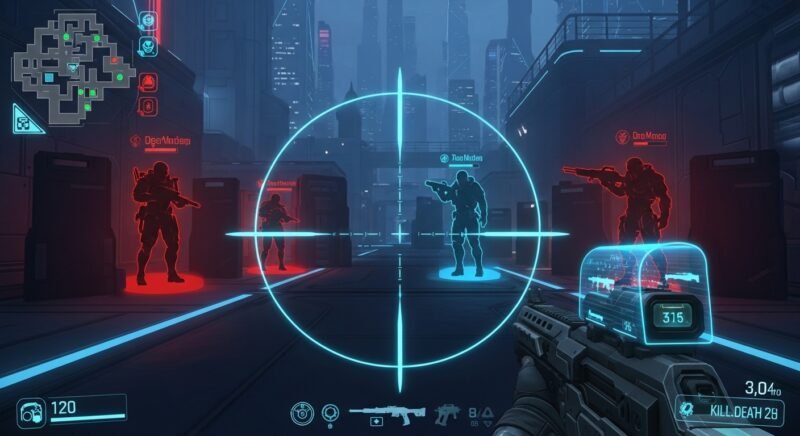The height and width of the screenshot is (436, 800).
Task: Click the upper red enemy team icon
Action: click(148, 82)
